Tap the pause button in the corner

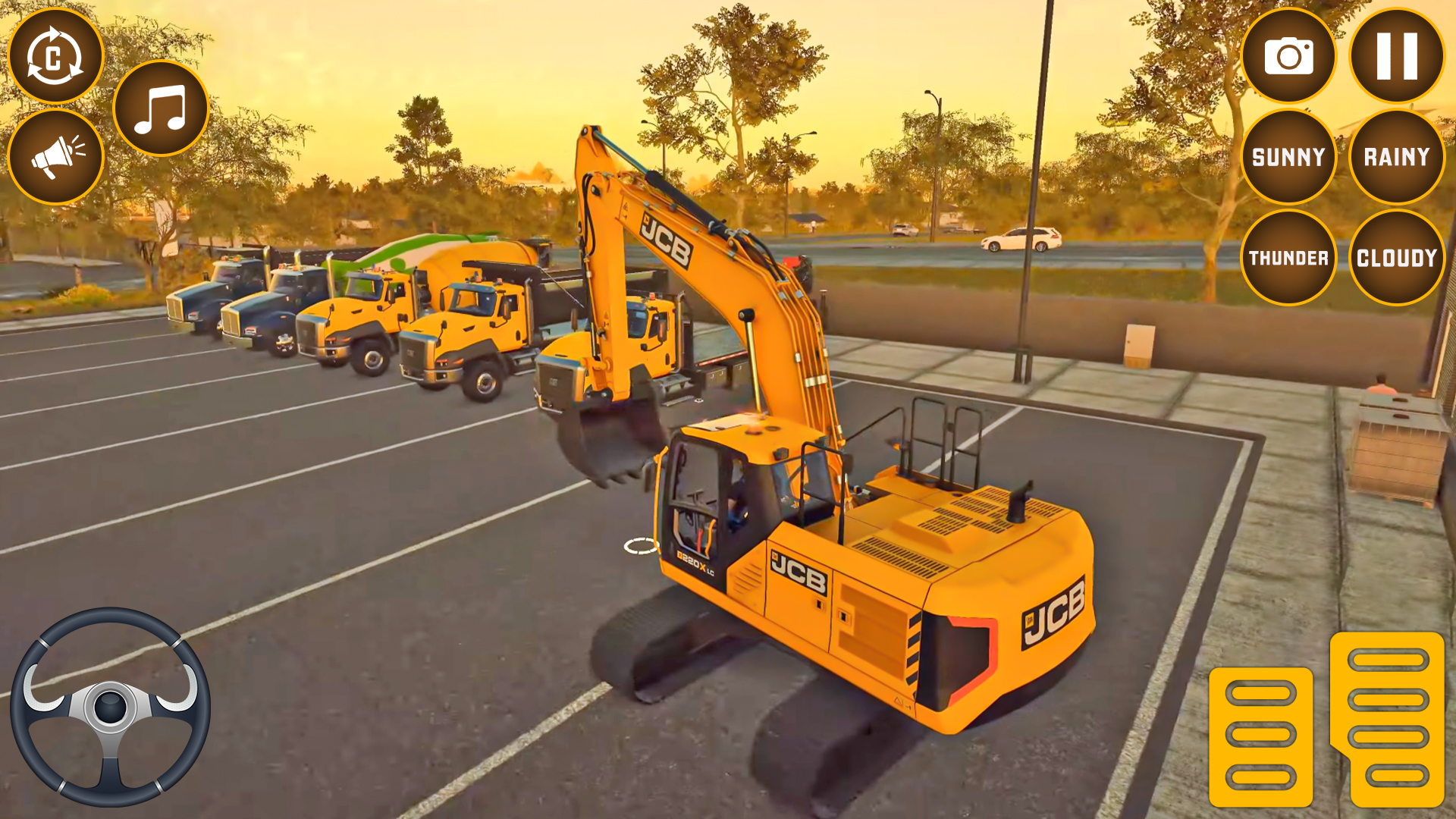(1398, 53)
